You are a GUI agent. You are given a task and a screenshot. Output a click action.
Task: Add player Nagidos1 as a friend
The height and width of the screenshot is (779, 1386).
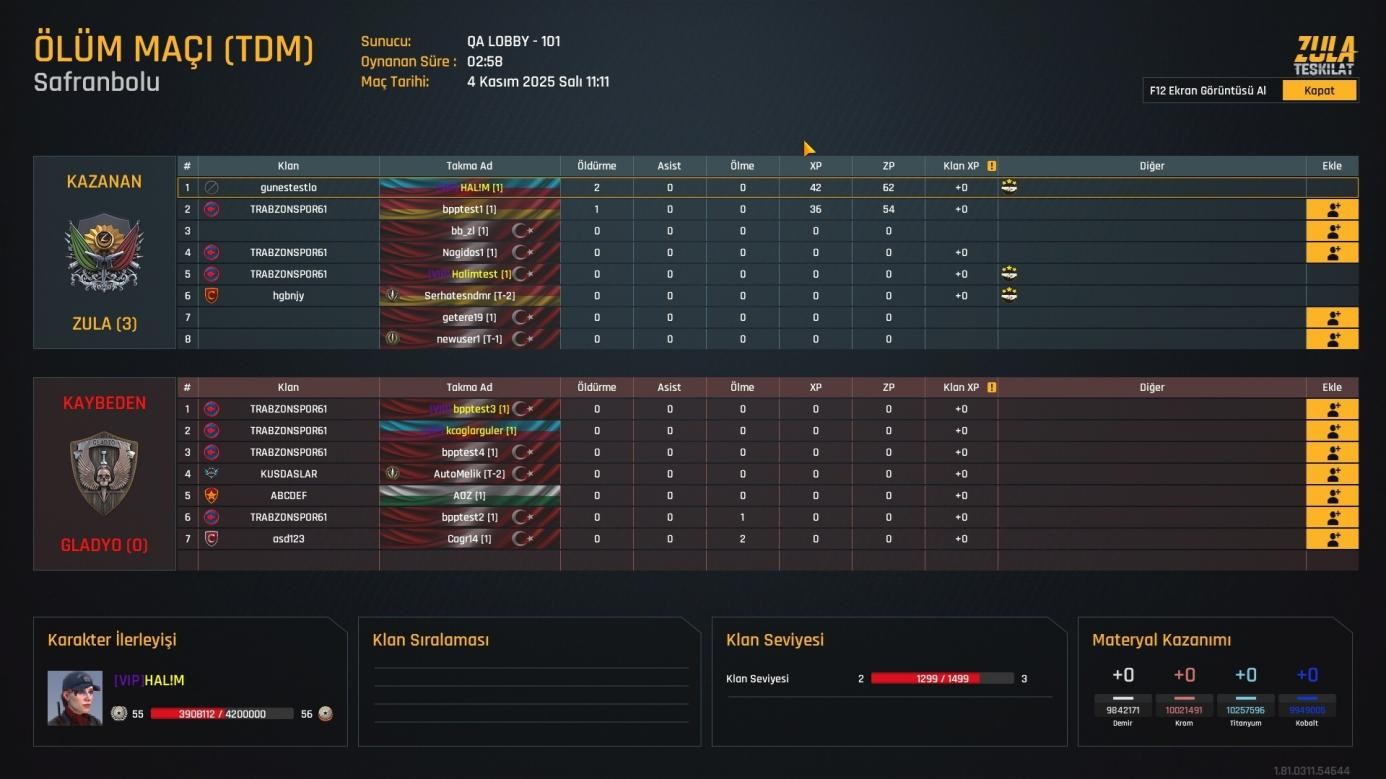coord(1332,253)
